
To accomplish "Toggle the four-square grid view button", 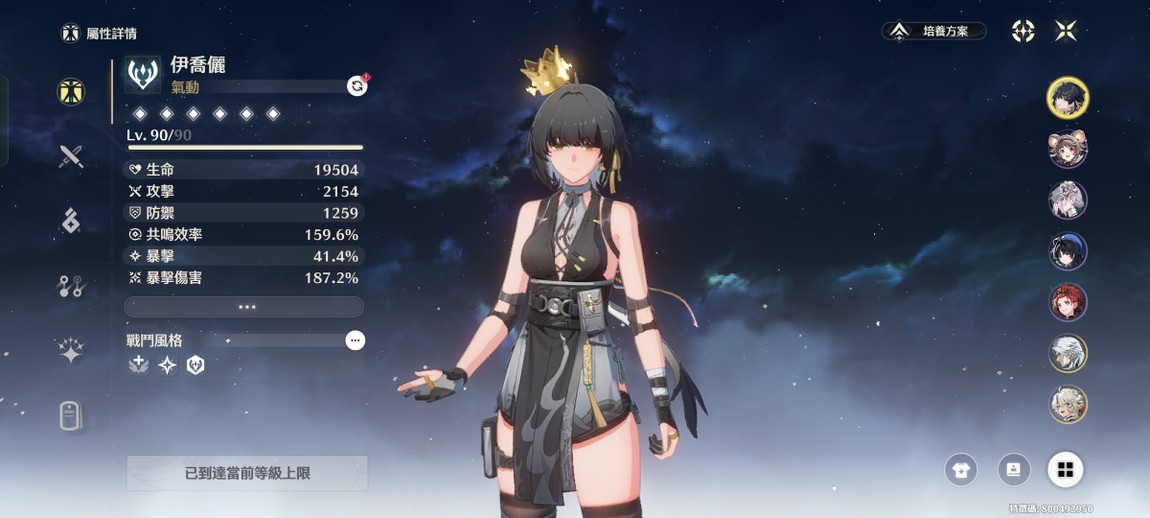I will coord(1065,470).
